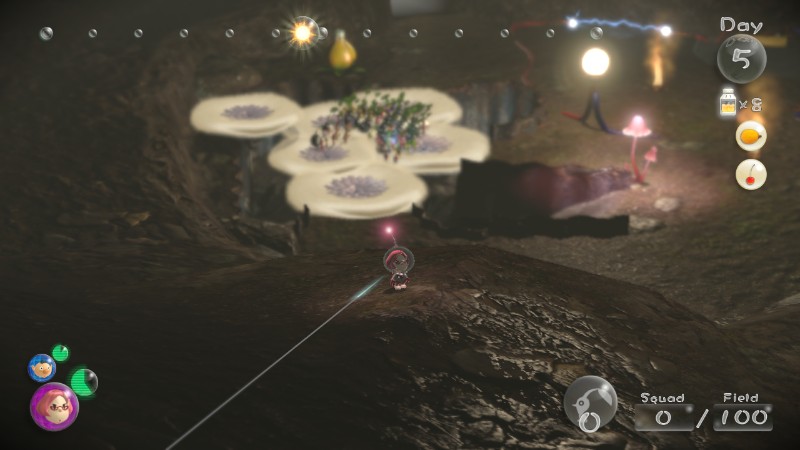Screen dimensions: 800x450
Task: Switch to the blue-haired leader portrait
Action: (41, 367)
